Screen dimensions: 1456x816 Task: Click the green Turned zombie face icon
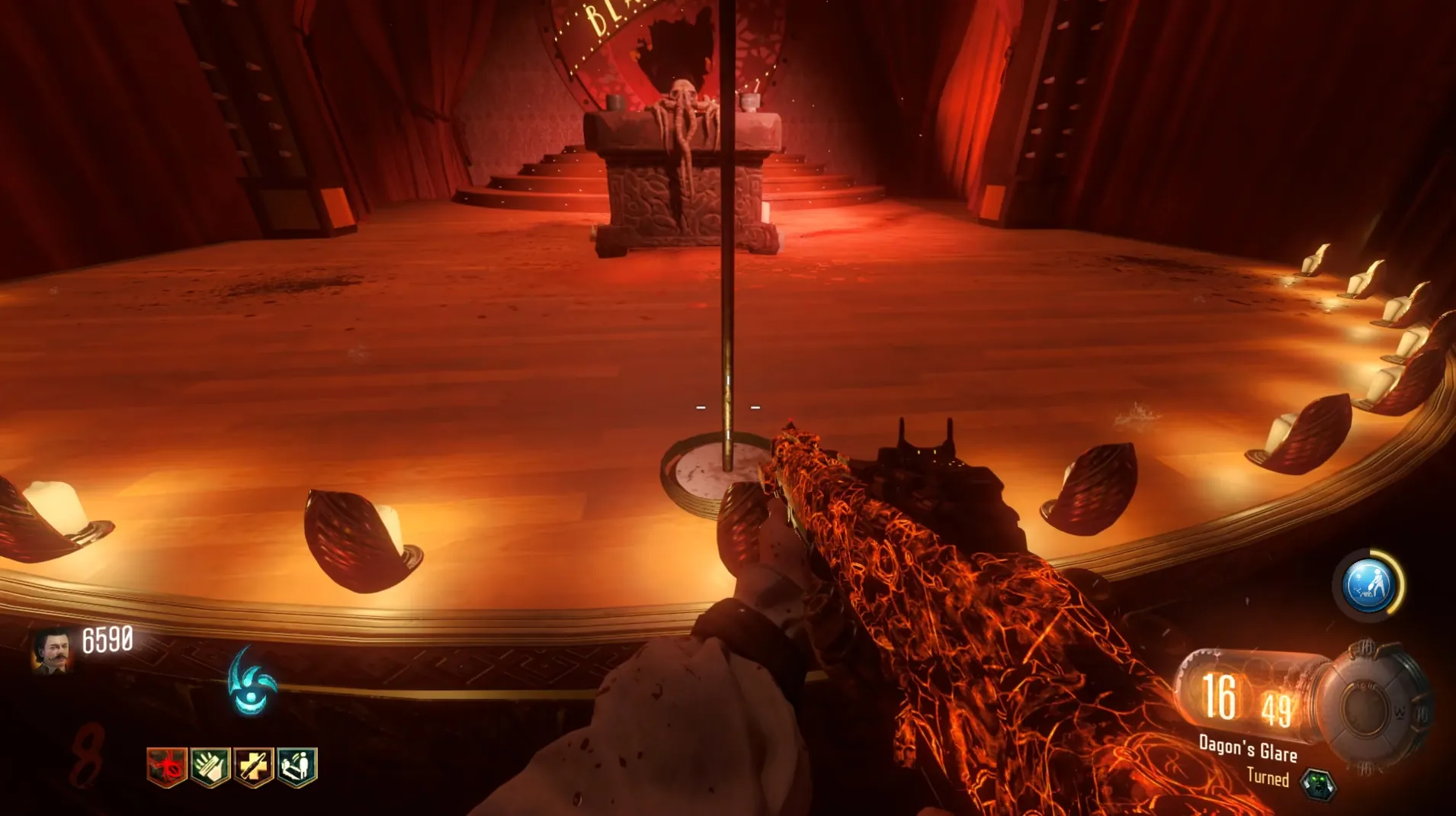pos(1317,784)
